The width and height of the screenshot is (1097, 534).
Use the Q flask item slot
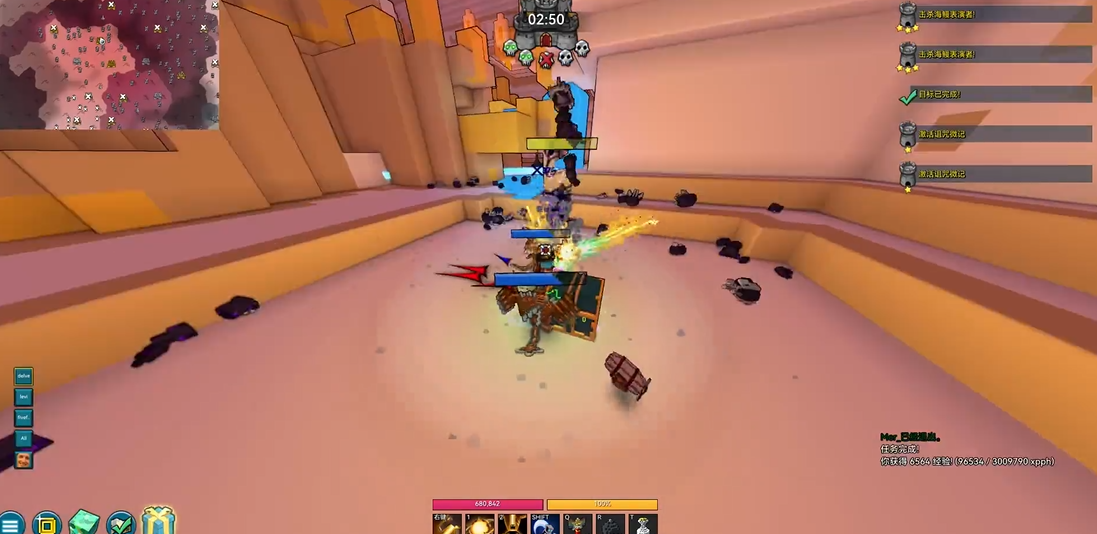[578, 524]
